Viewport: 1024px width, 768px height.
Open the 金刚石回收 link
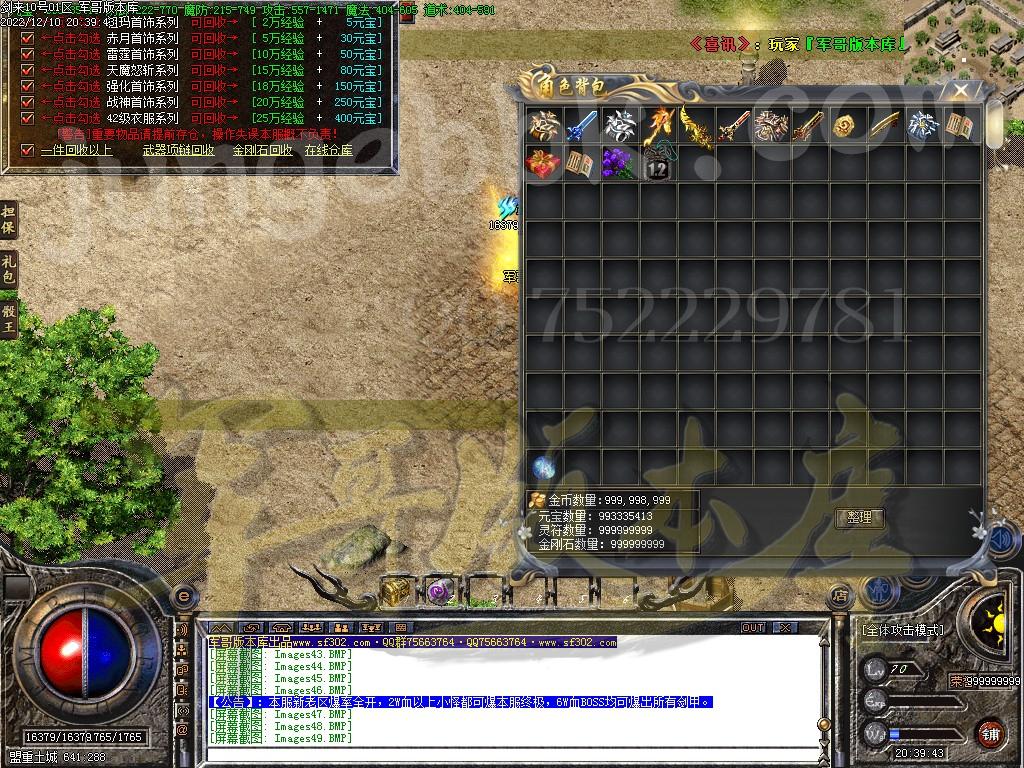262,151
